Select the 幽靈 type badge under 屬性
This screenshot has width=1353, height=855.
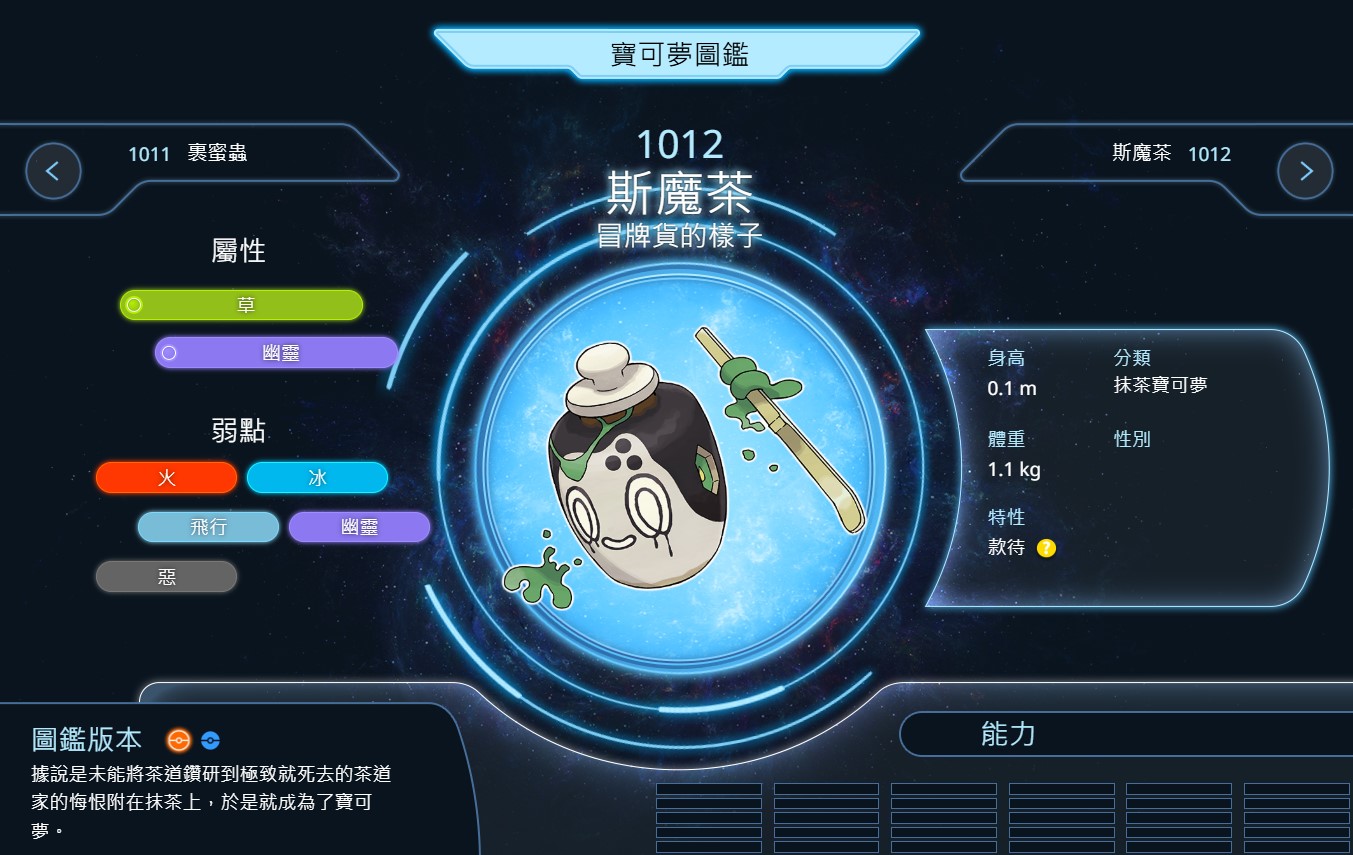point(276,353)
